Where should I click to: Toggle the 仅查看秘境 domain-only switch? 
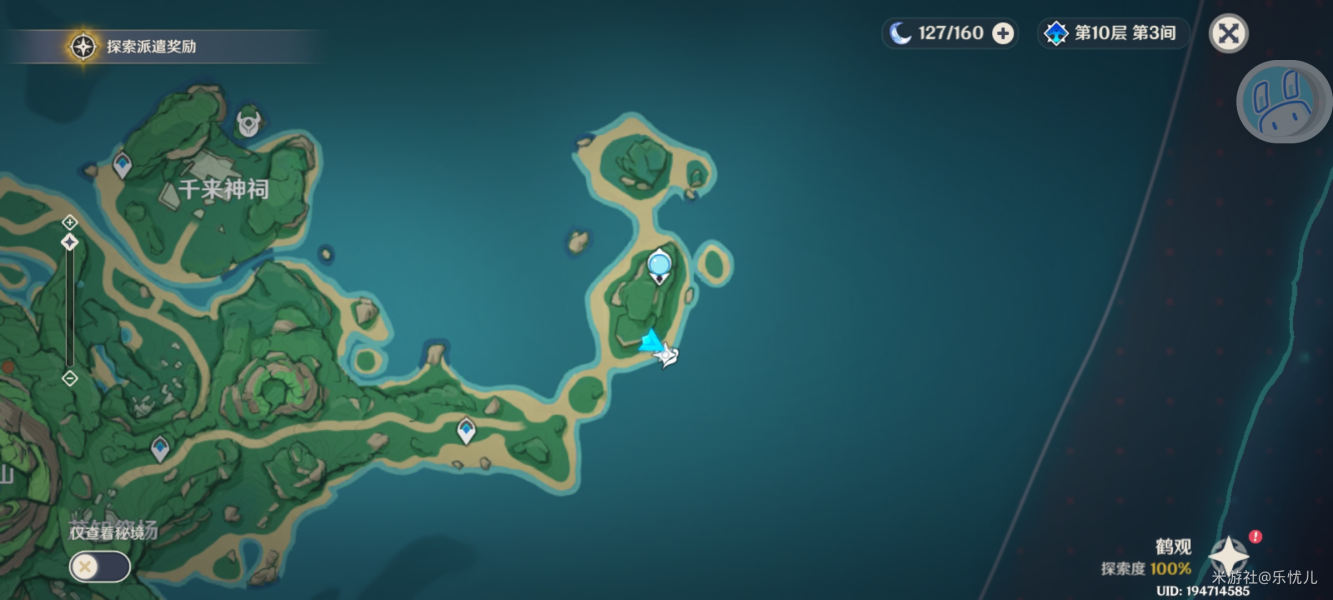pyautogui.click(x=99, y=567)
